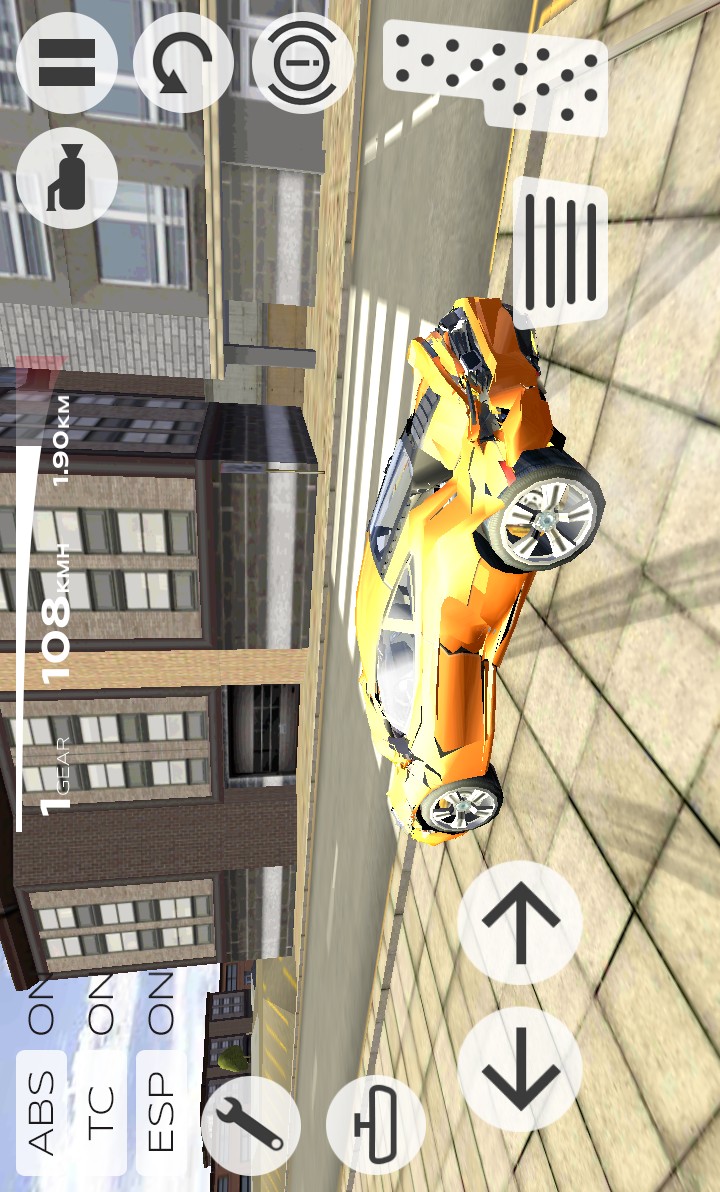720x1192 pixels.
Task: Activate the rear-view mirror icon
Action: [375, 1125]
